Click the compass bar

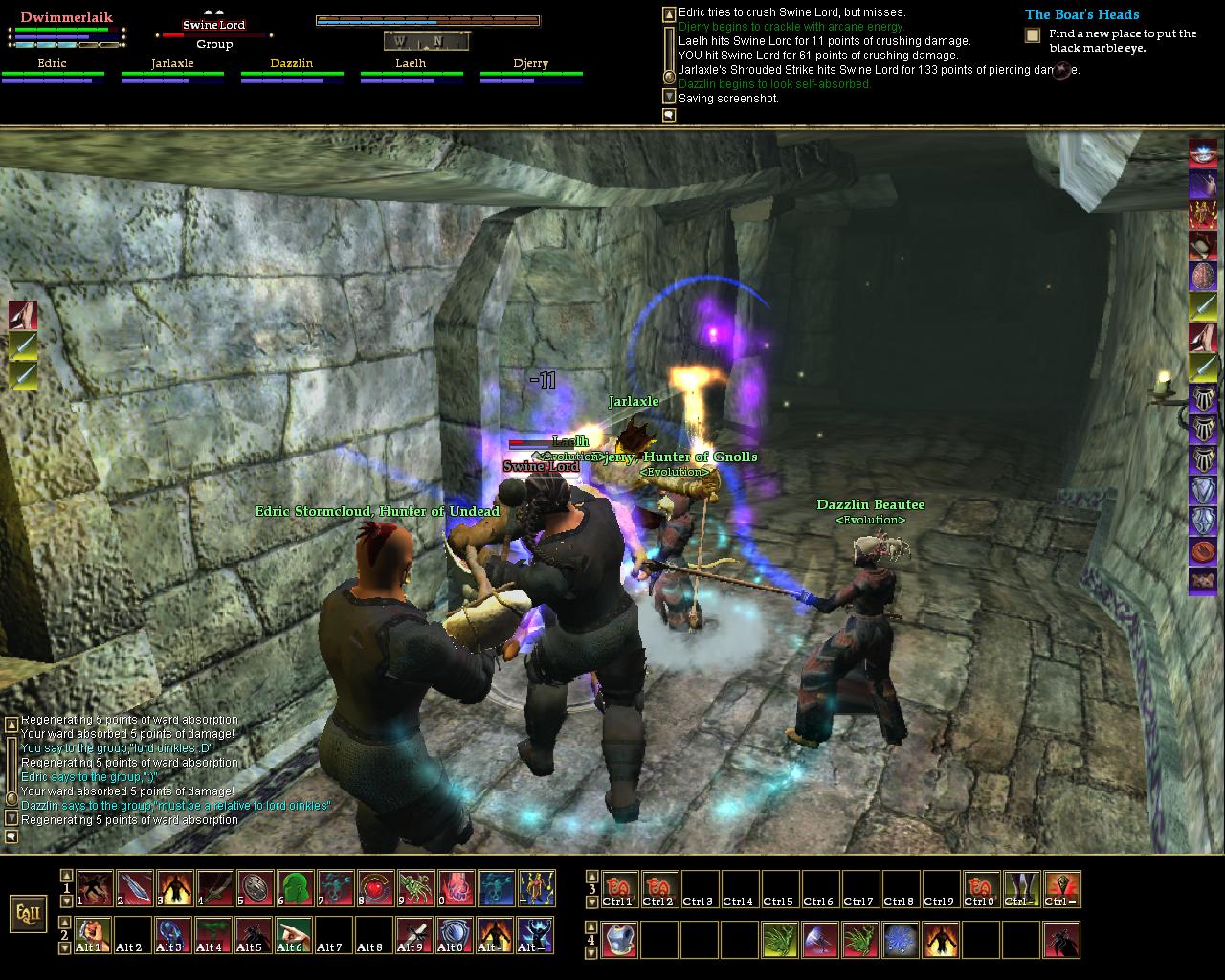pyautogui.click(x=427, y=40)
